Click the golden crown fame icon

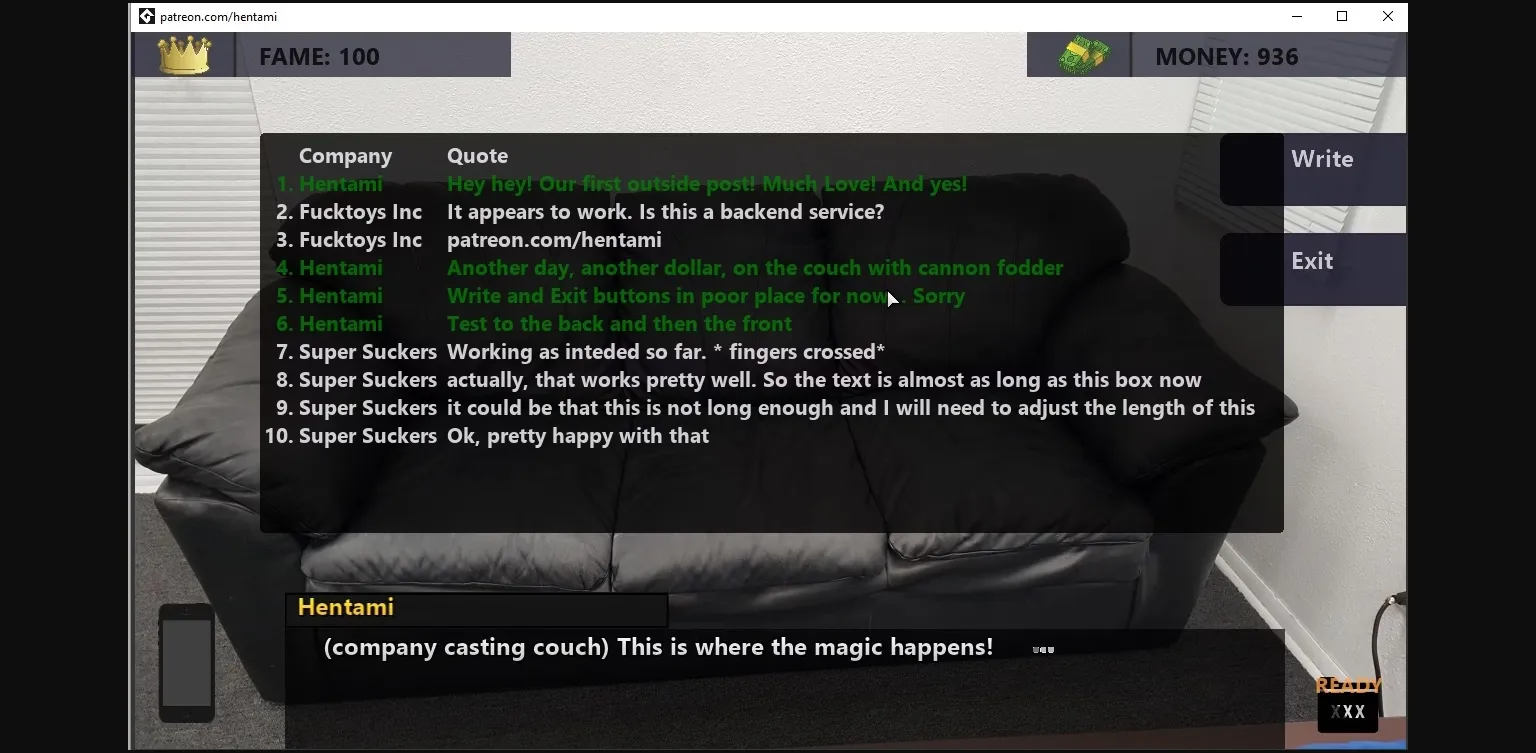183,55
